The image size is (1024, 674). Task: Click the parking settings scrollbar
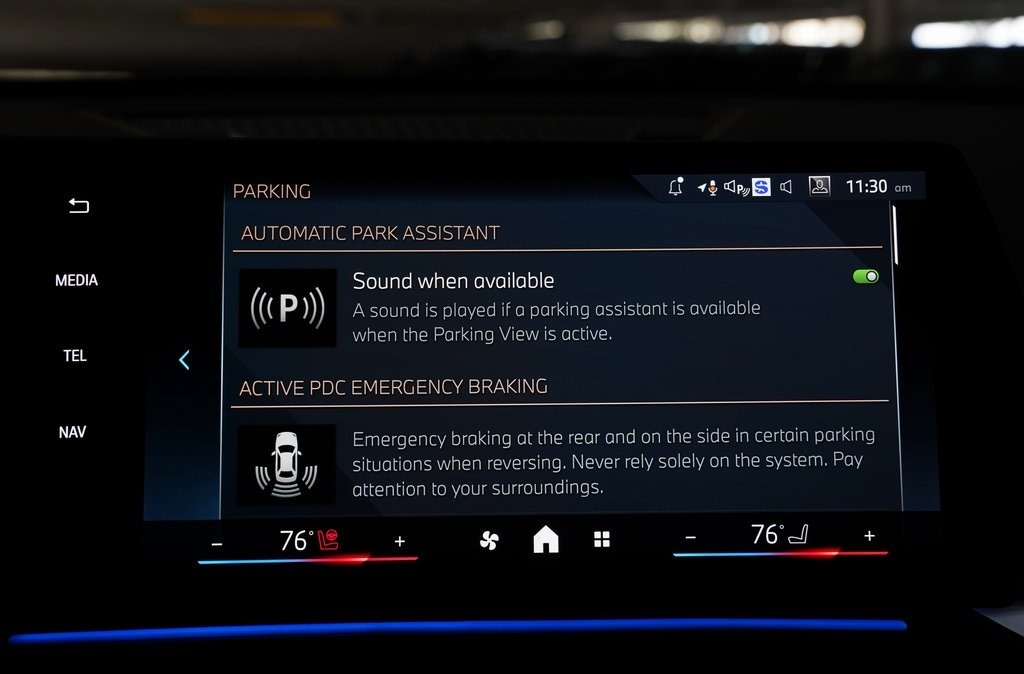[895, 236]
